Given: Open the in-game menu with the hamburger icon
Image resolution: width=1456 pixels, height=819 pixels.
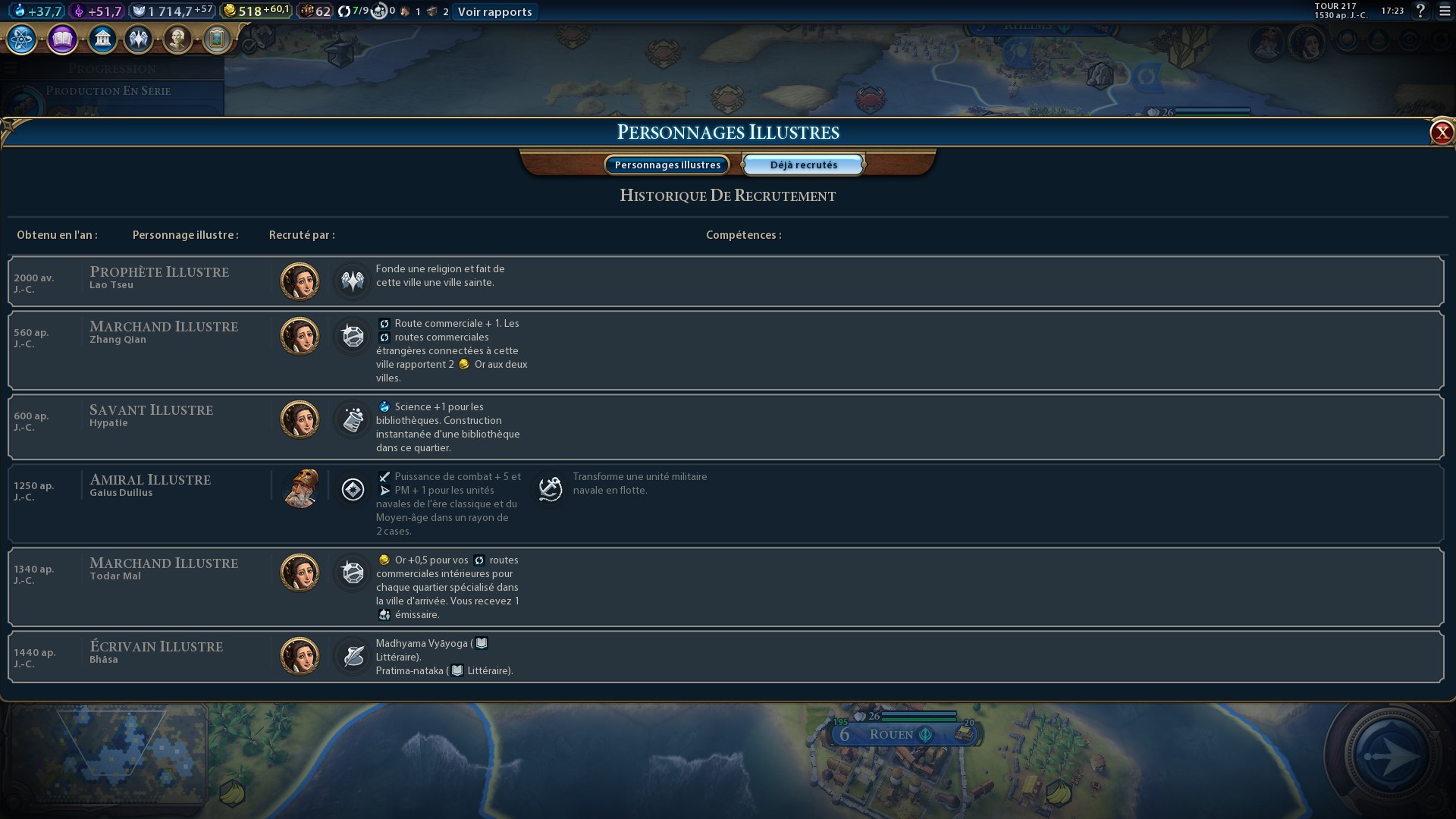Looking at the screenshot, I should coord(1442,12).
